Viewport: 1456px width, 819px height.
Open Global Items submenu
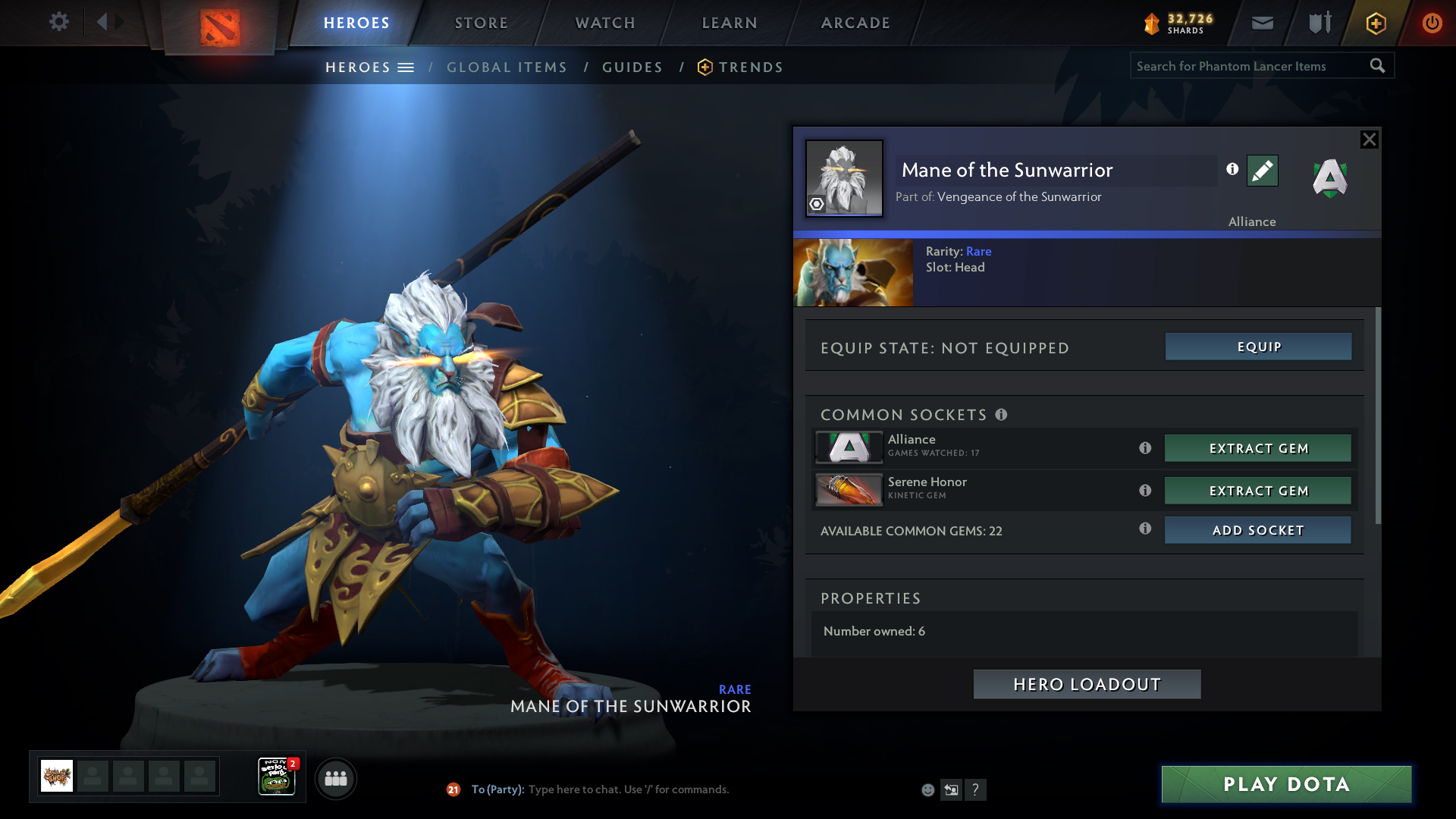[x=507, y=67]
